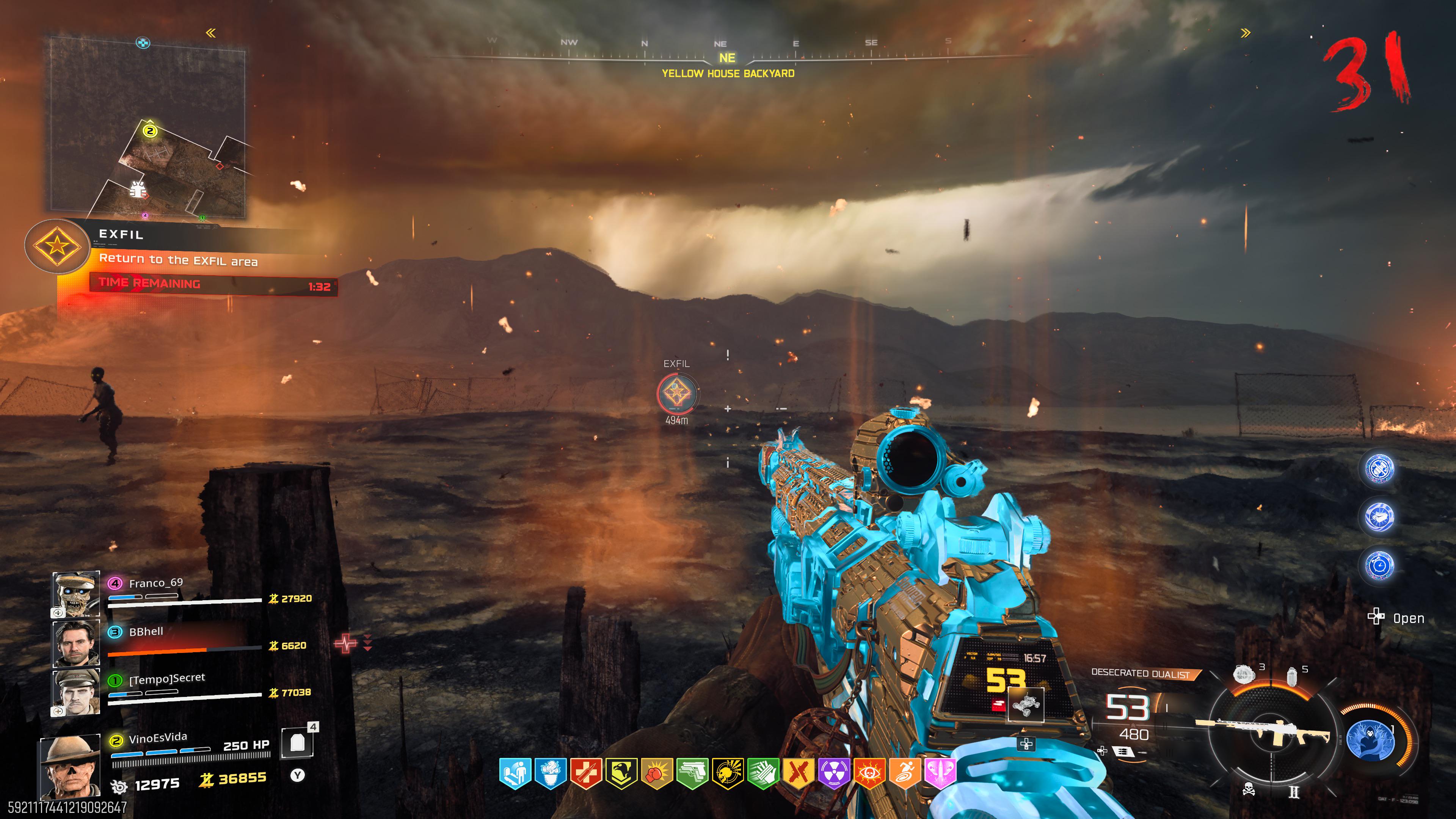Select the orange running man perk

(x=904, y=773)
